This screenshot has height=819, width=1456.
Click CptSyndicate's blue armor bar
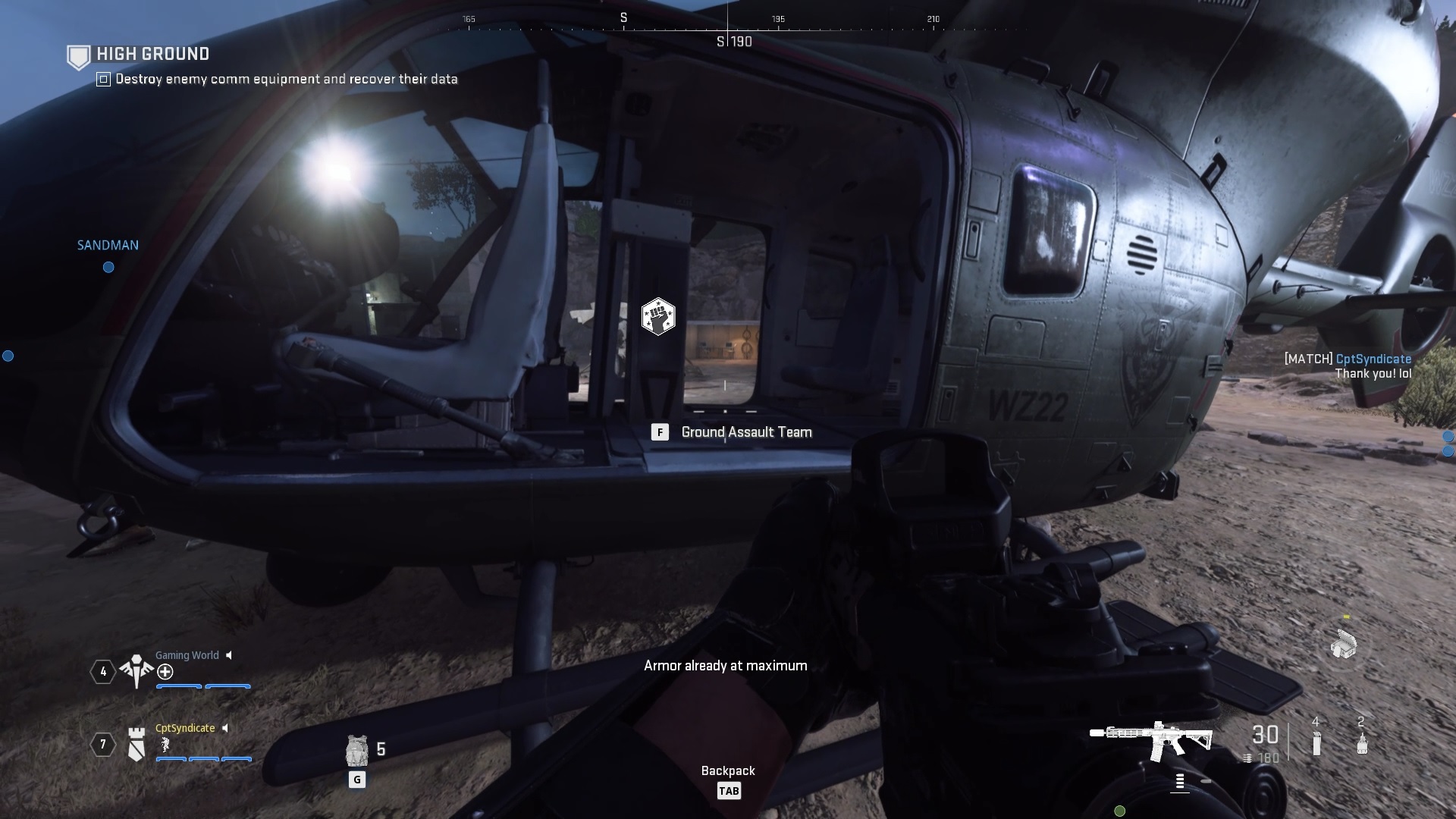tap(202, 760)
